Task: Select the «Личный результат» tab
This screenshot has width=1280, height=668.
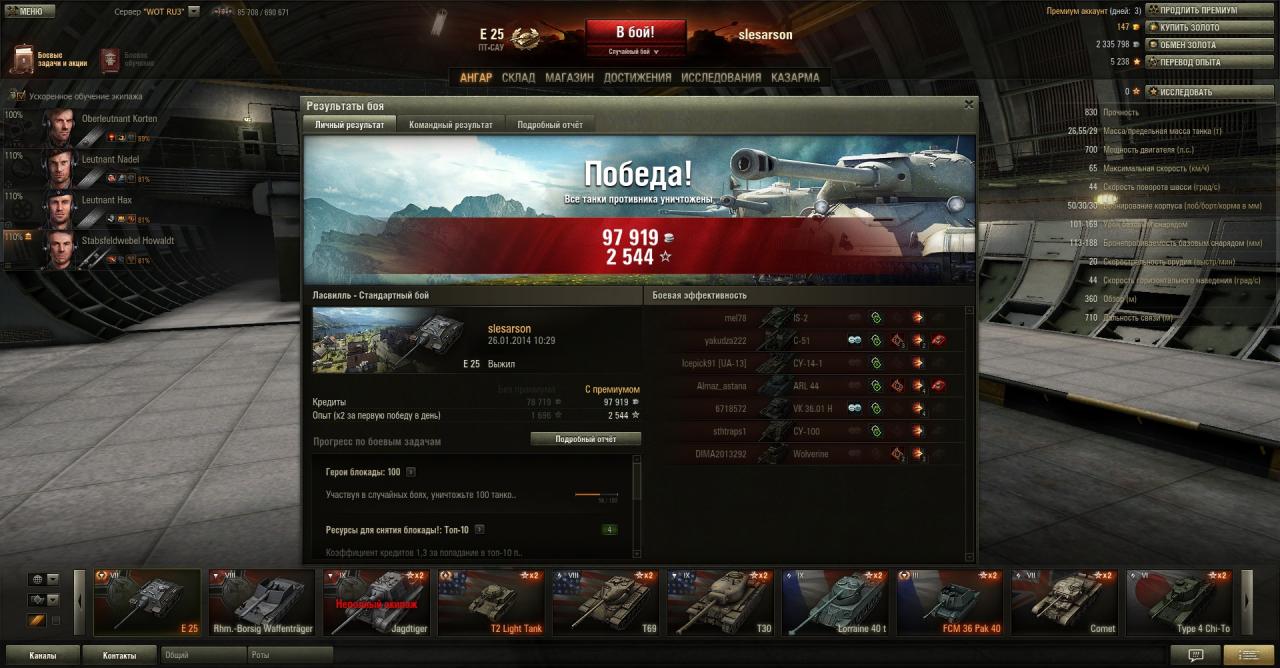Action: pos(349,125)
